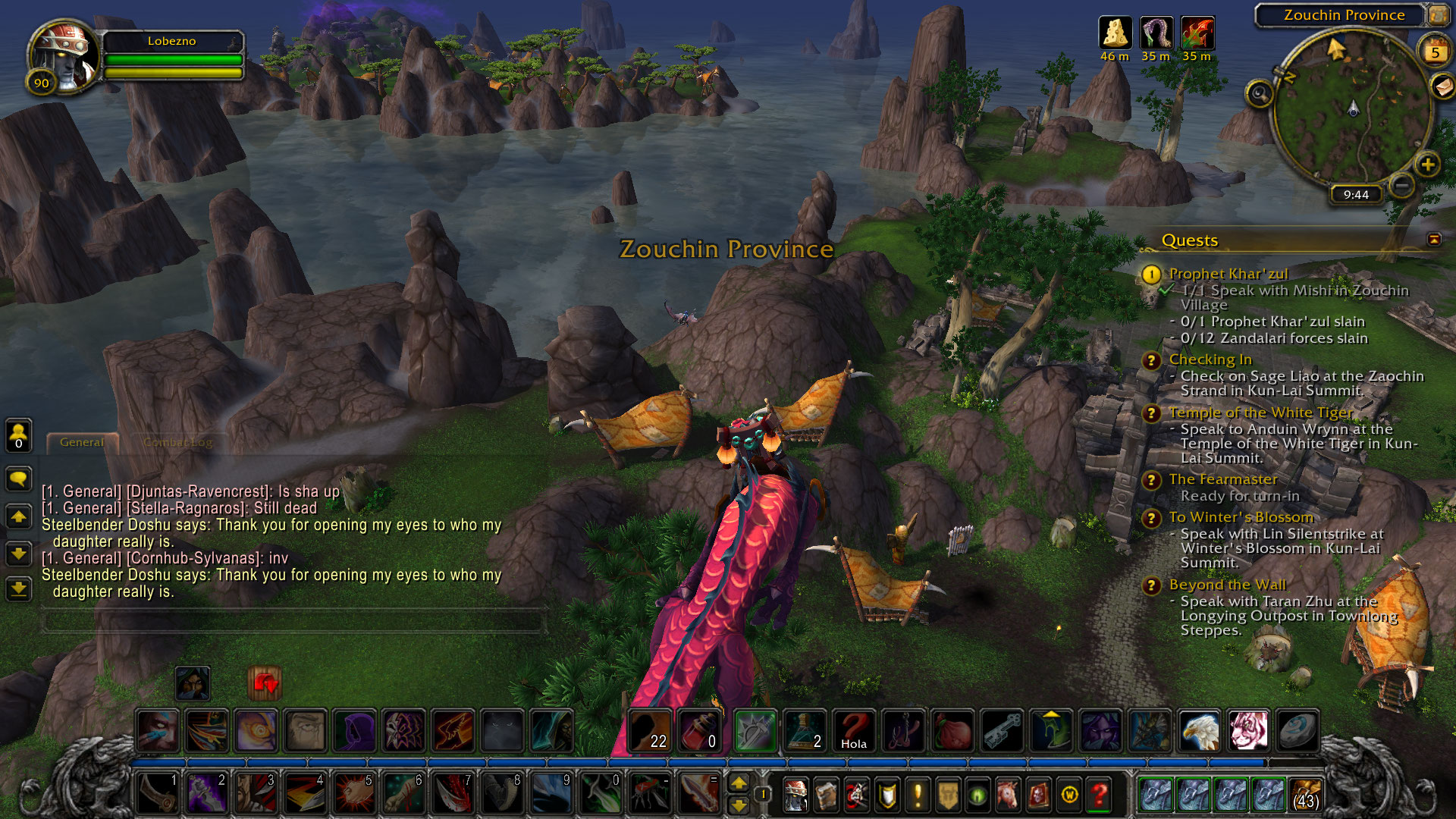Zoom out the minimap with minus button

click(1402, 184)
